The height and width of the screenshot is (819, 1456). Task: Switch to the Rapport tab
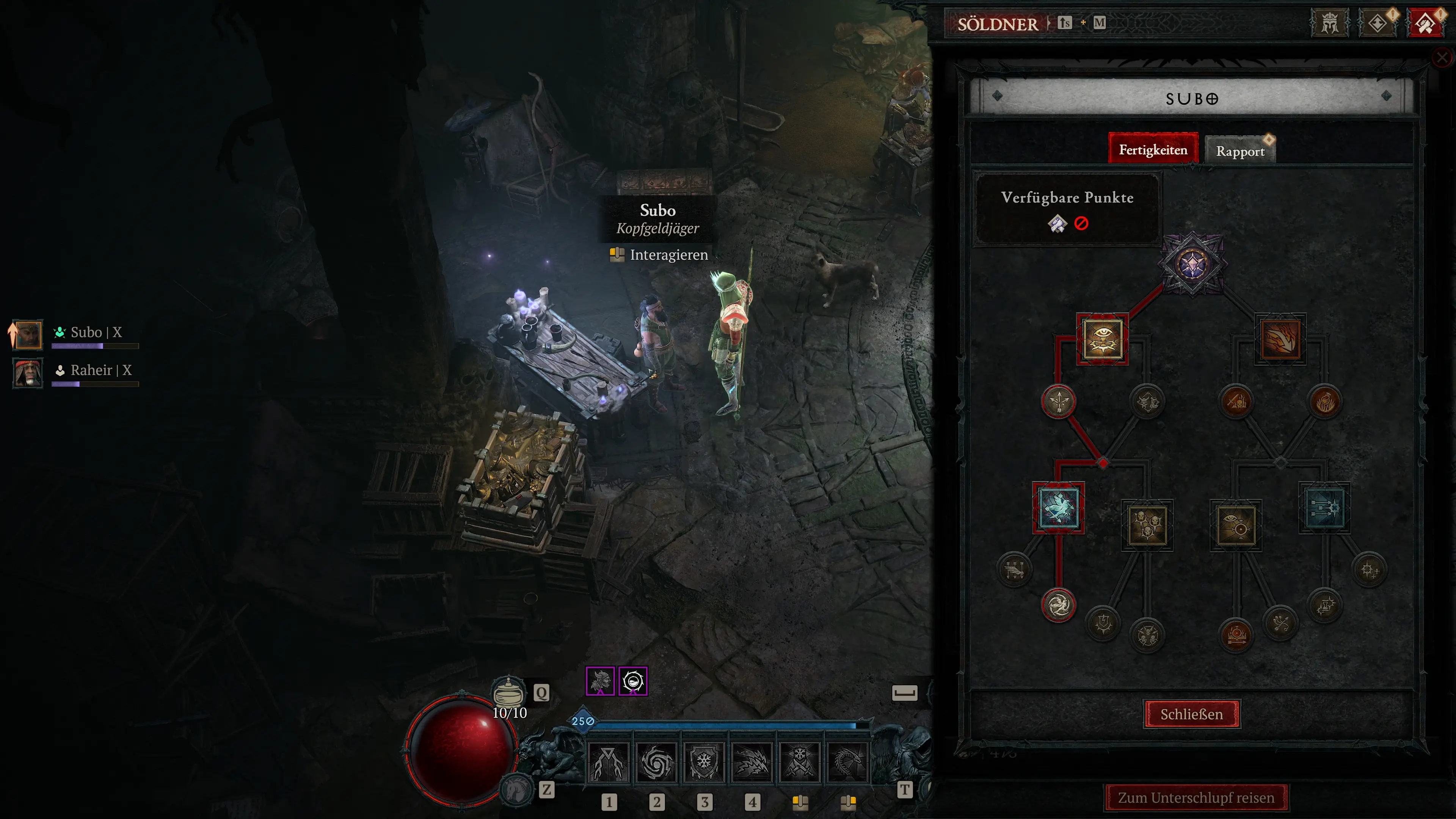(x=1241, y=151)
